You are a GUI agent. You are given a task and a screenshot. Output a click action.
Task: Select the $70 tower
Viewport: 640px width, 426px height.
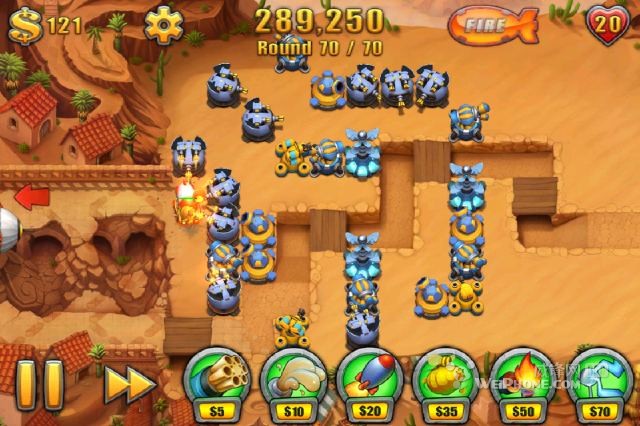pos(598,380)
